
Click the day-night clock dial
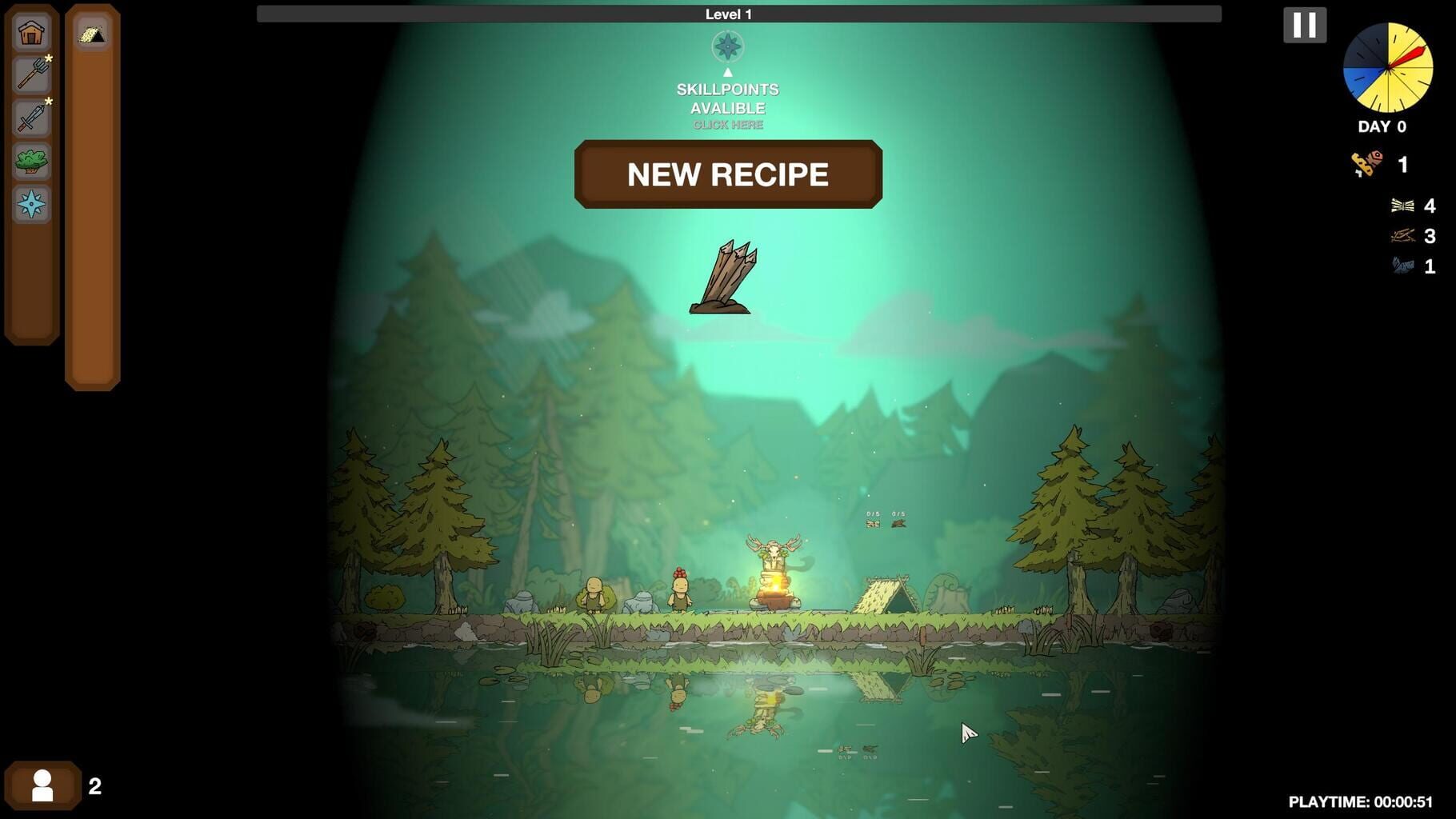click(x=1390, y=68)
